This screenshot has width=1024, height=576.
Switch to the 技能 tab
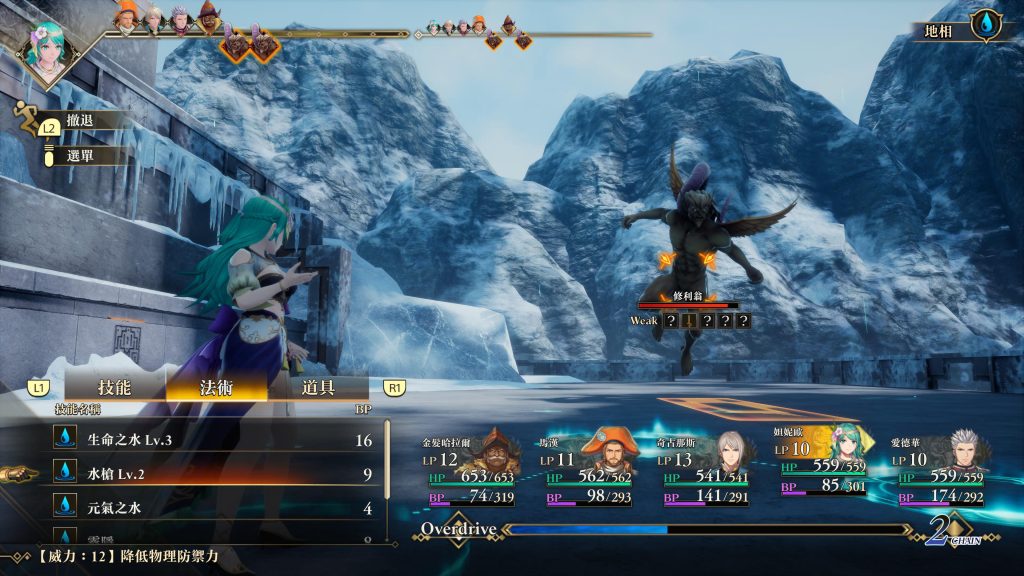click(x=114, y=387)
